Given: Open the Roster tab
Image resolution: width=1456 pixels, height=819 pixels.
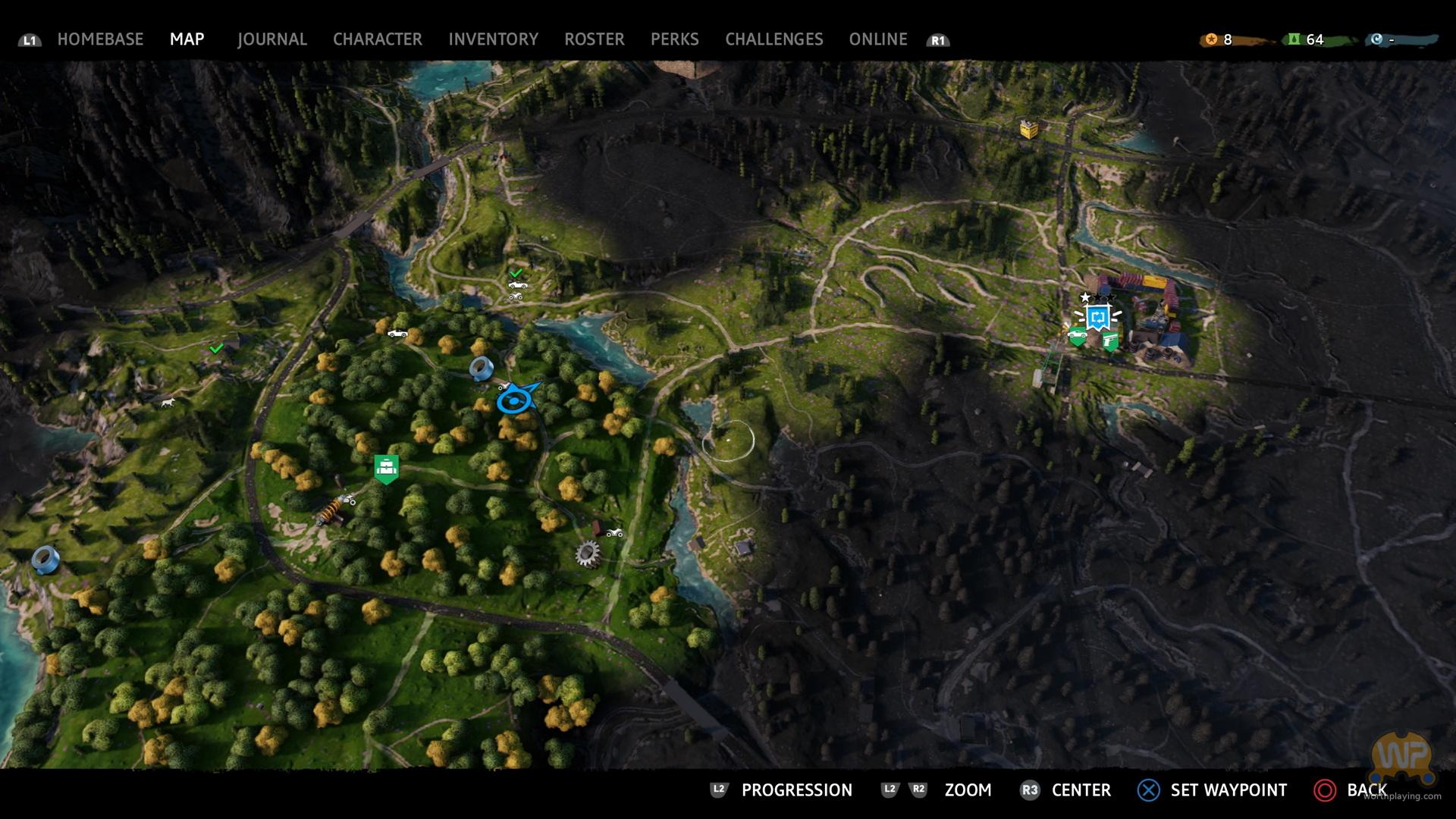Looking at the screenshot, I should point(594,39).
